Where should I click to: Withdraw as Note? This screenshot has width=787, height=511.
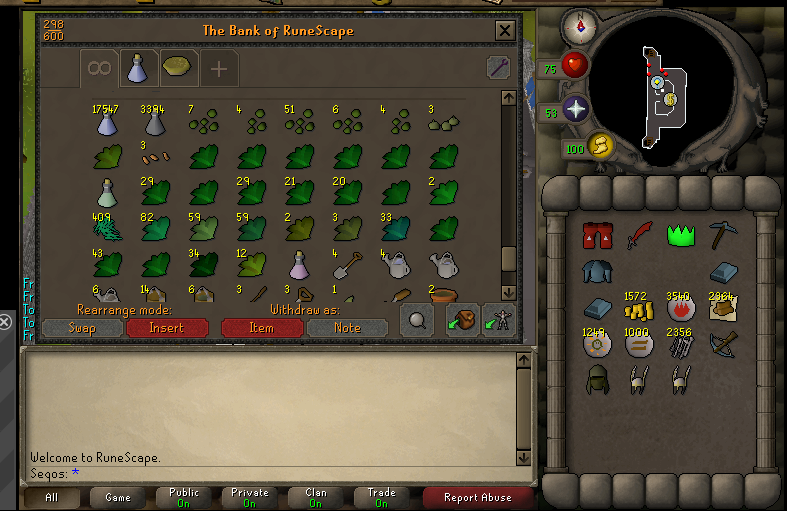pos(347,328)
